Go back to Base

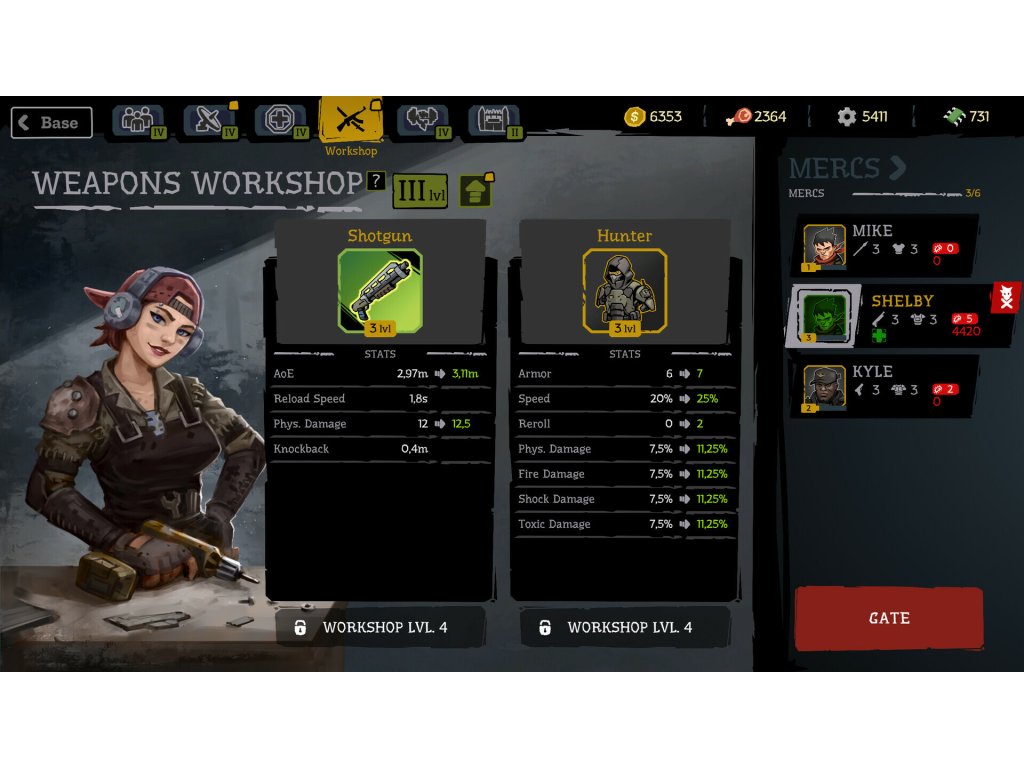52,122
